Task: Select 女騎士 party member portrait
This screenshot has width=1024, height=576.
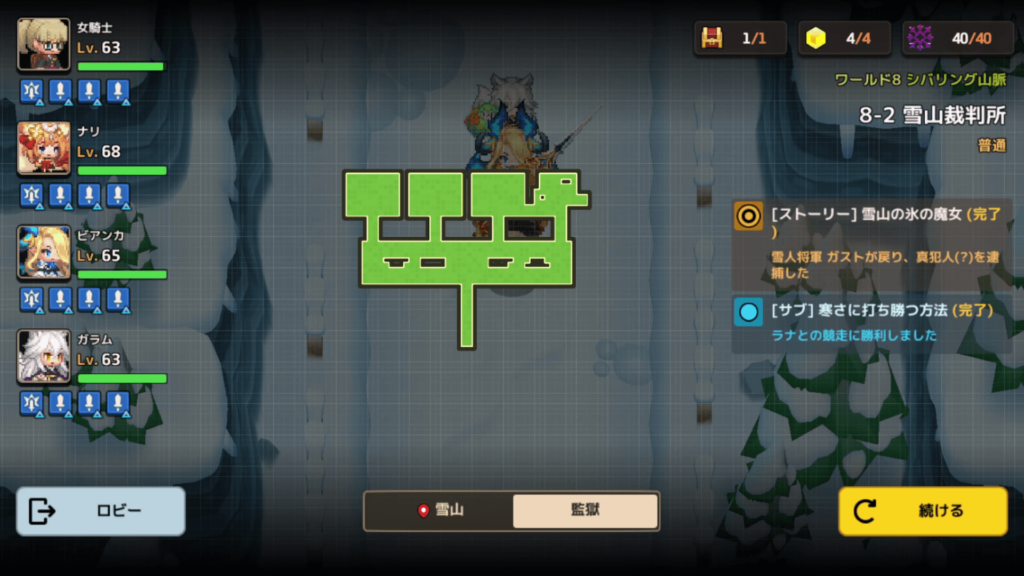Action: pos(44,45)
